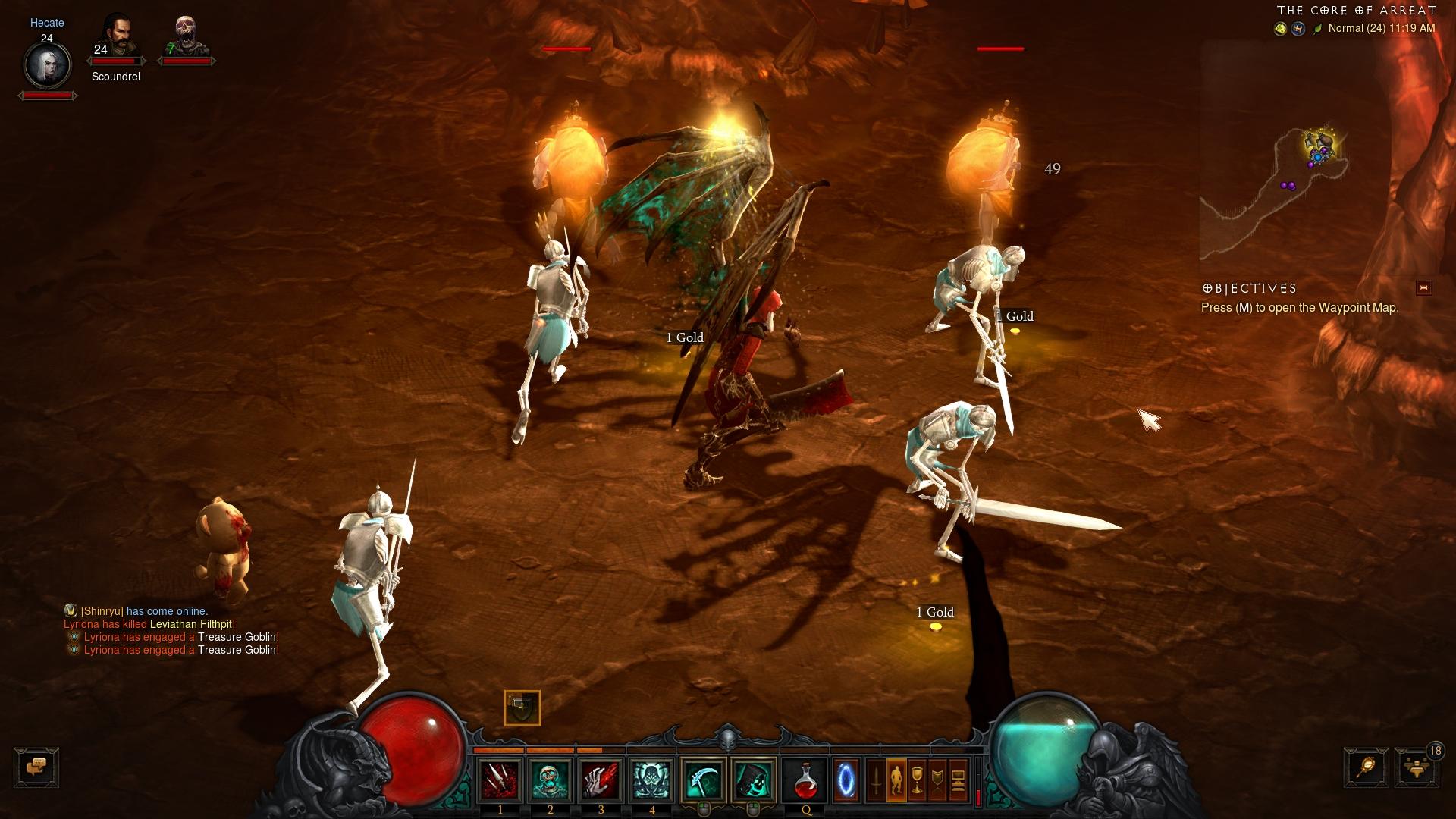Open the friends list social button
This screenshot has width=1456, height=819.
pos(1416,767)
